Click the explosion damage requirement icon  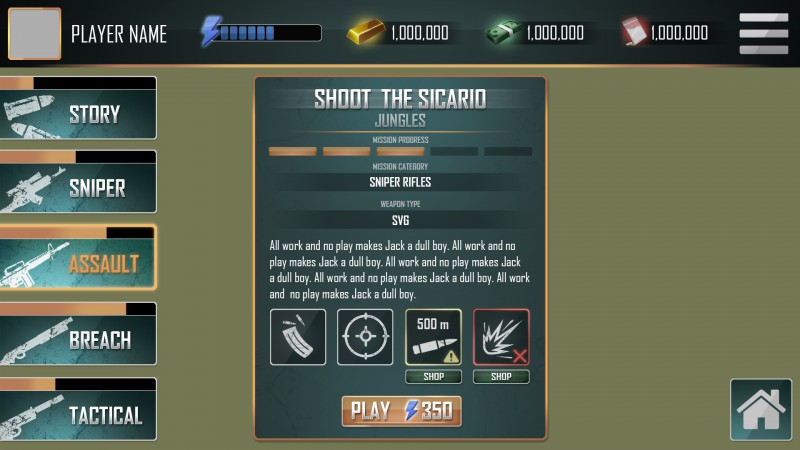pyautogui.click(x=501, y=337)
